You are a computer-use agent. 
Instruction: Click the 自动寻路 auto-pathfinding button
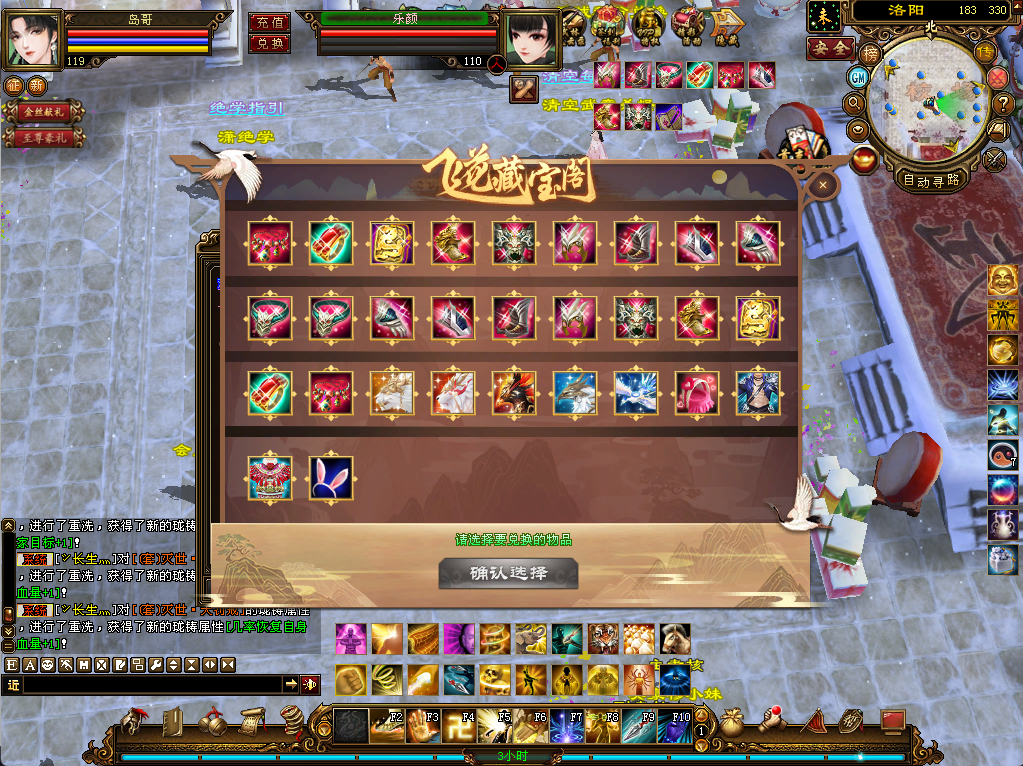click(x=931, y=180)
